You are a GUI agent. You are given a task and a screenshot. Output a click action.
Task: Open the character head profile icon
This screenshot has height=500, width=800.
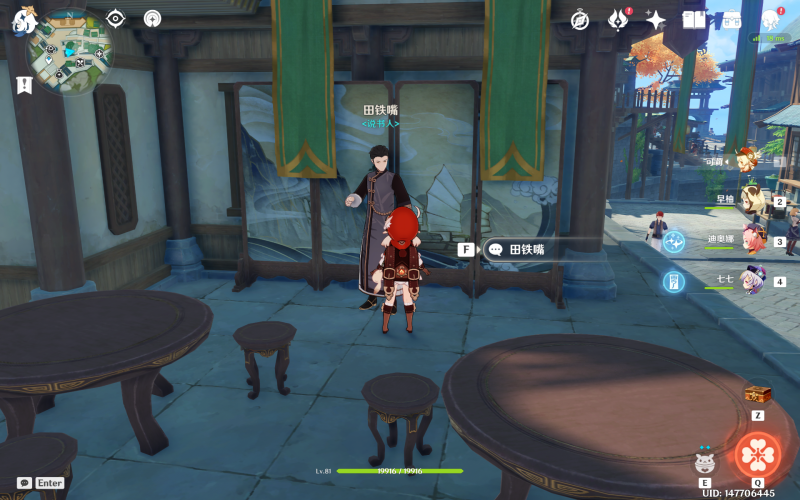click(771, 20)
